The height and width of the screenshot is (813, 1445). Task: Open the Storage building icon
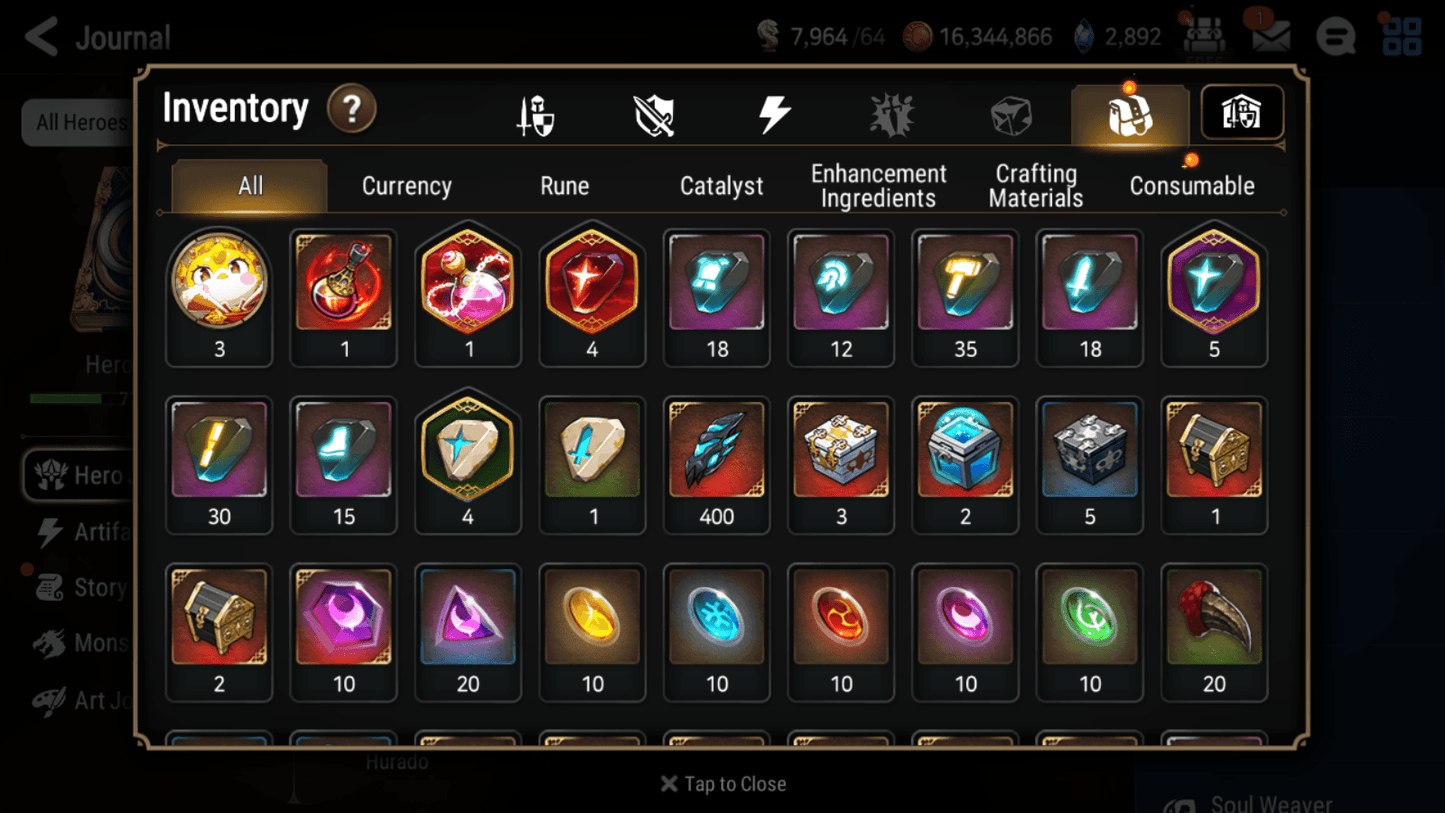[x=1241, y=113]
